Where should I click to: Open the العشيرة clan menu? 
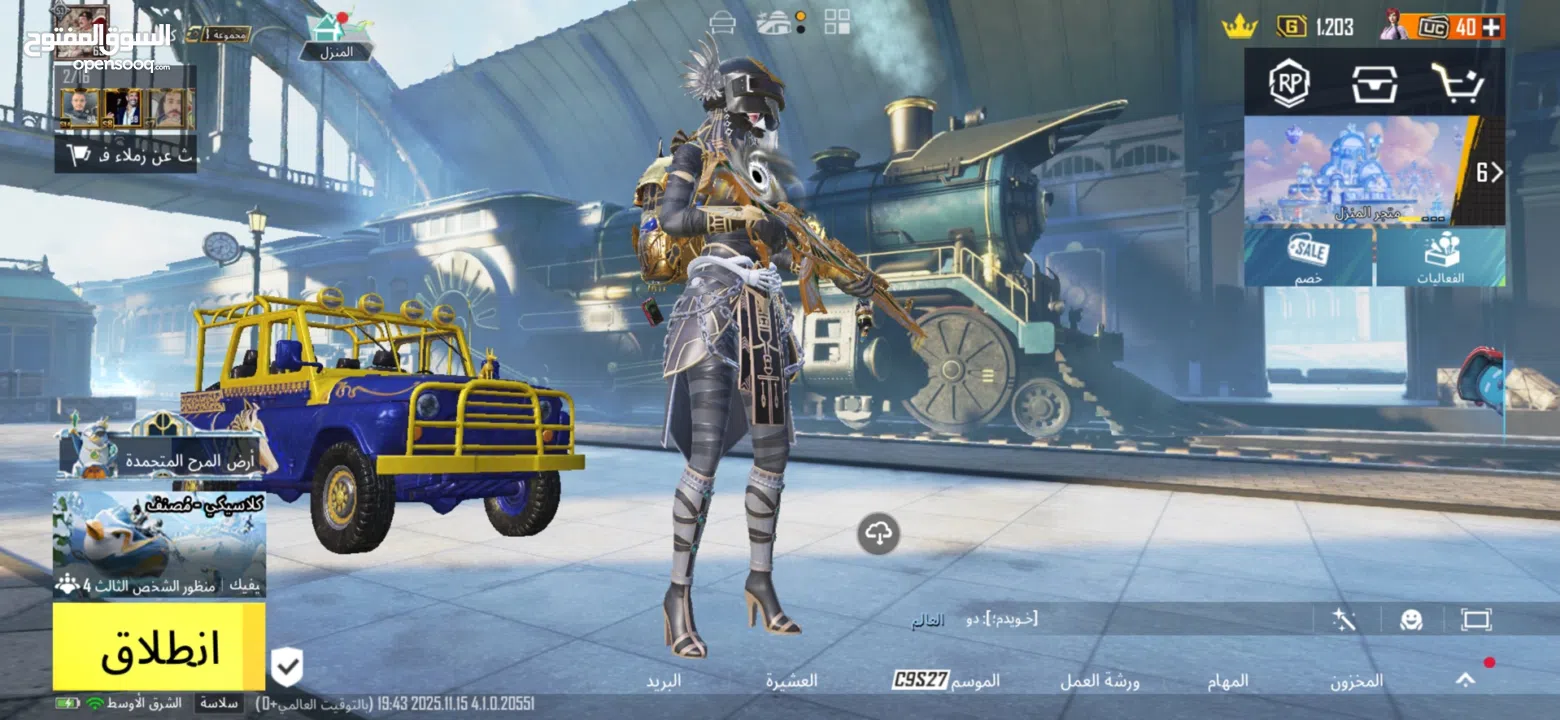pyautogui.click(x=792, y=681)
